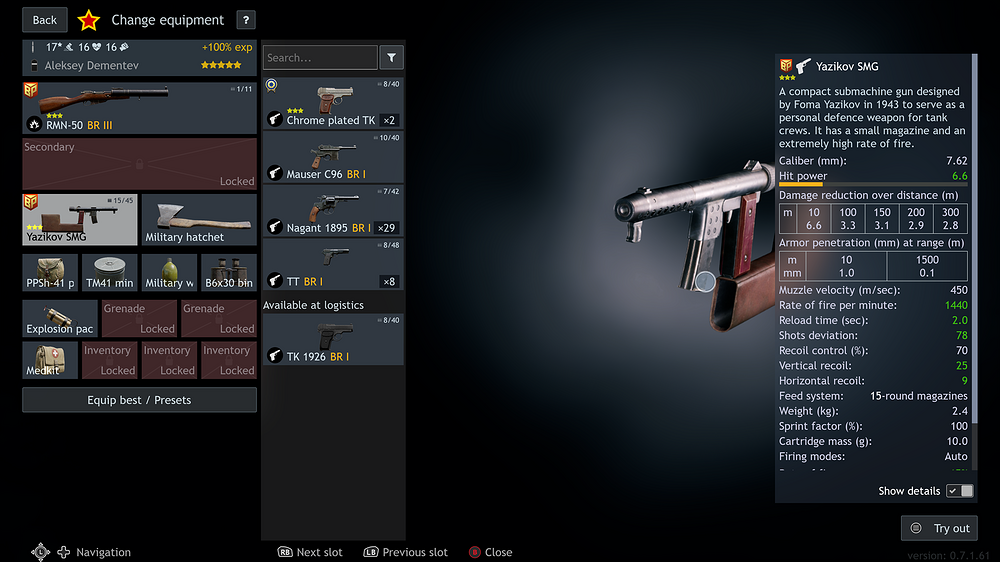Go back using the Back button
Screen dimensions: 1000x562
(x=45, y=20)
